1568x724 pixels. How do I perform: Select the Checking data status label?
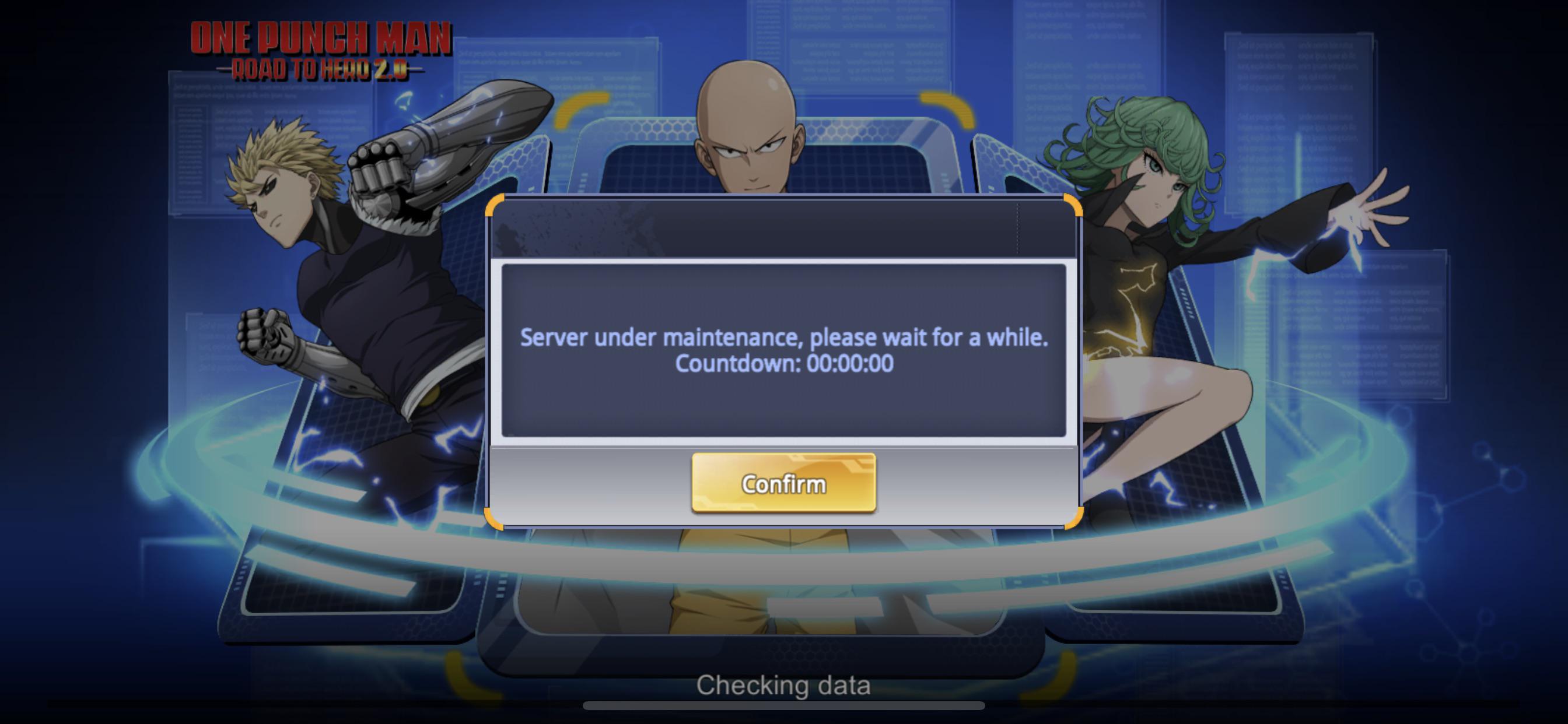pyautogui.click(x=785, y=684)
